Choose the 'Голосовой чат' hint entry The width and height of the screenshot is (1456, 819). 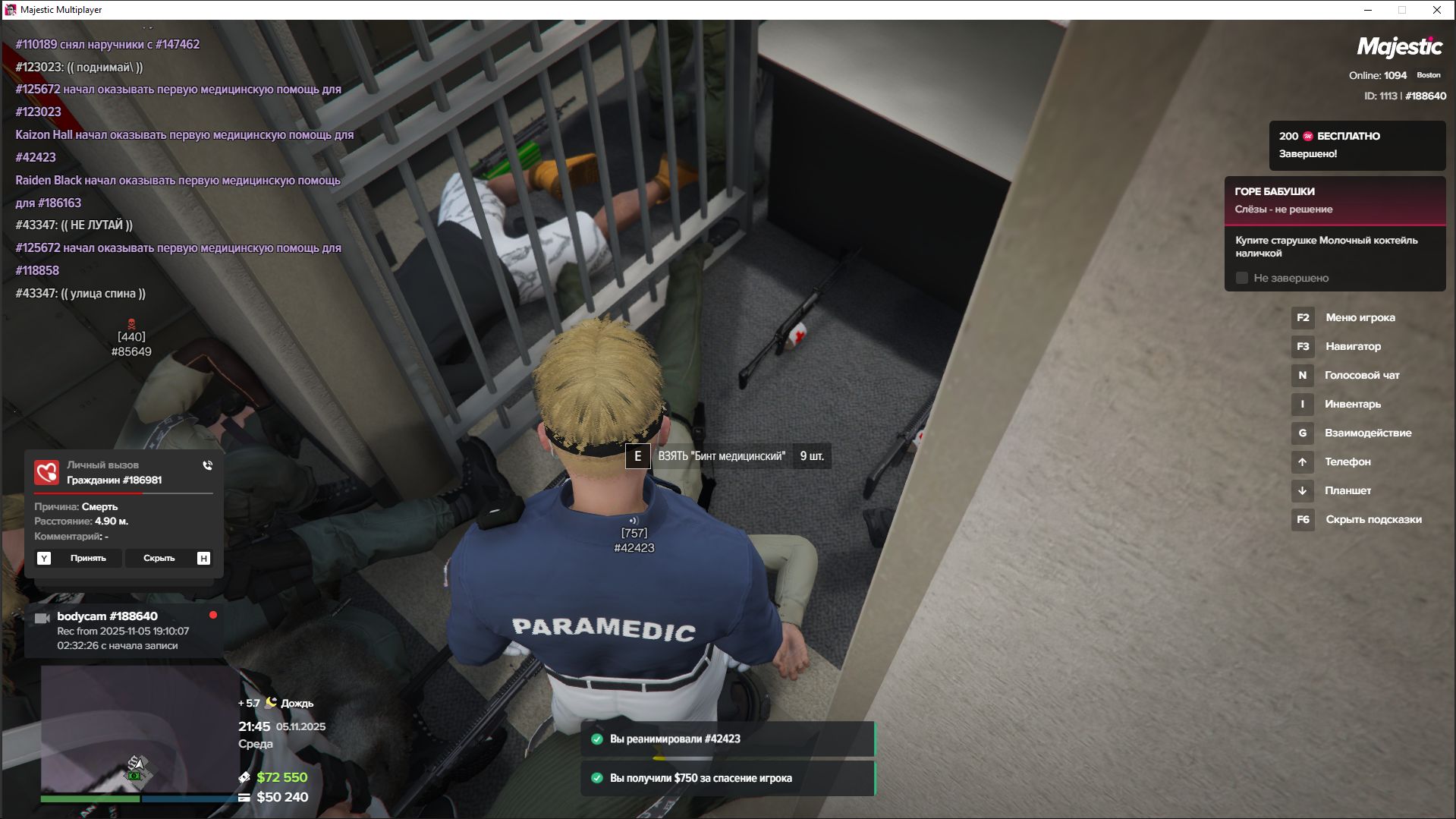pyautogui.click(x=1361, y=376)
